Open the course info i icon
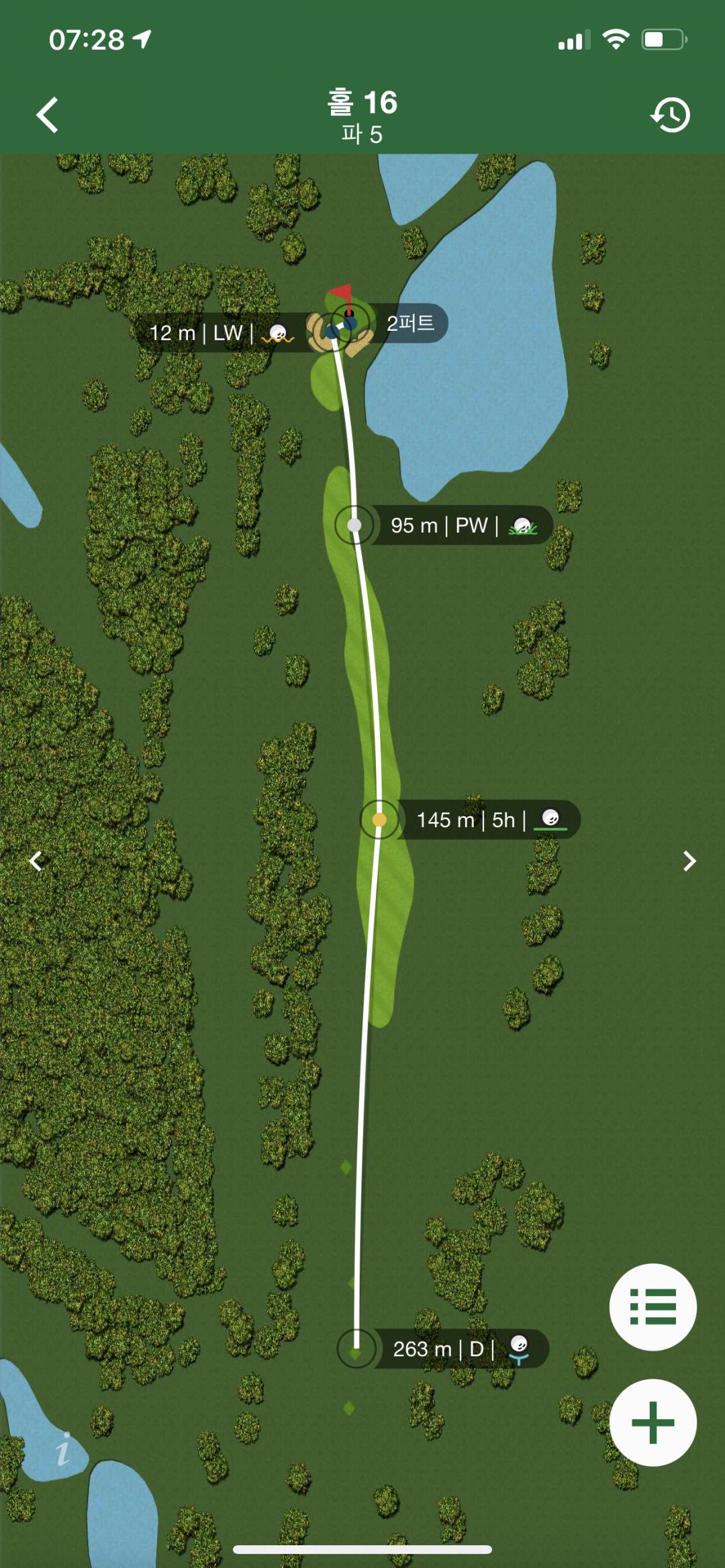The width and height of the screenshot is (725, 1568). [x=63, y=1450]
